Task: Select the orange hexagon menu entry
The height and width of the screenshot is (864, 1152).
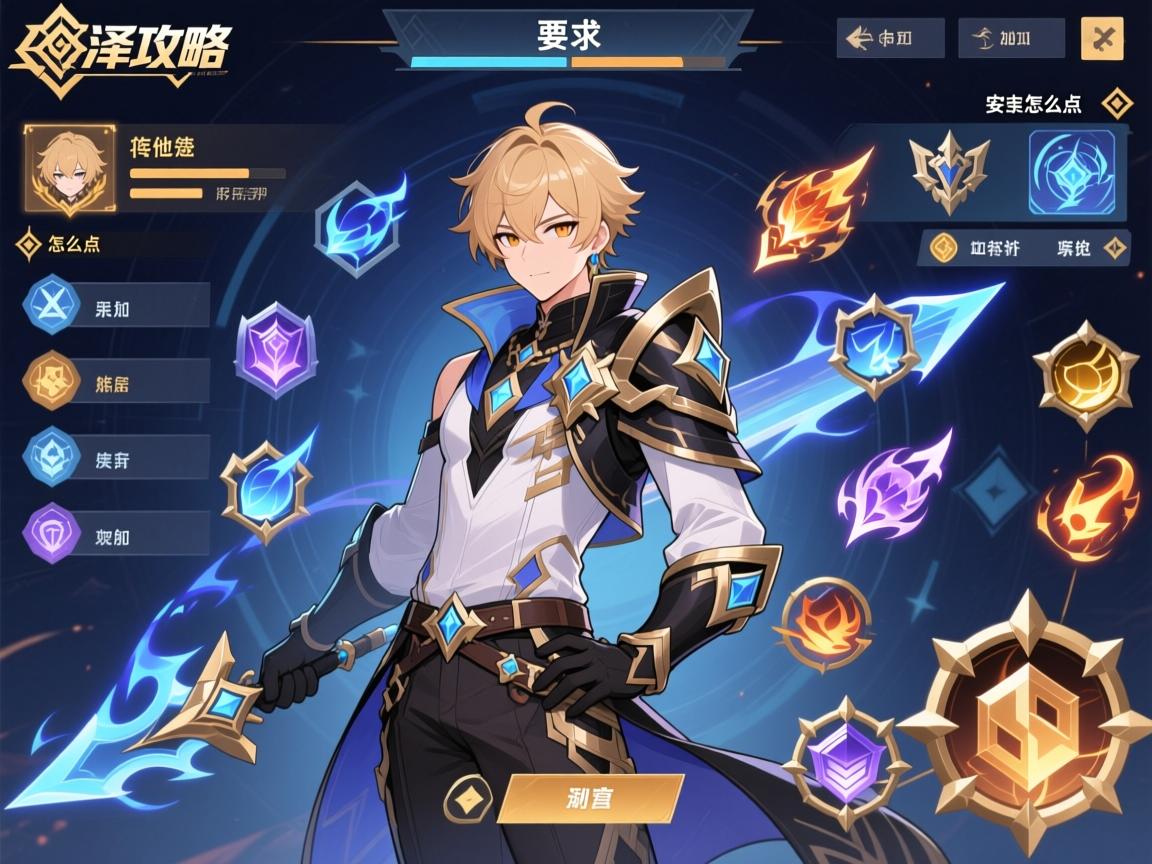Action: point(52,381)
